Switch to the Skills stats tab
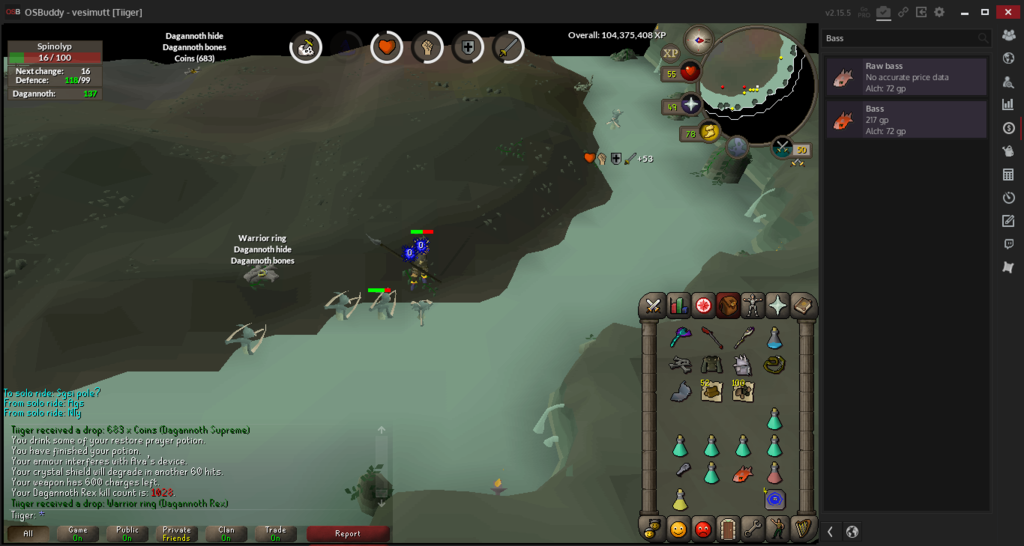1024x546 pixels. coord(679,306)
